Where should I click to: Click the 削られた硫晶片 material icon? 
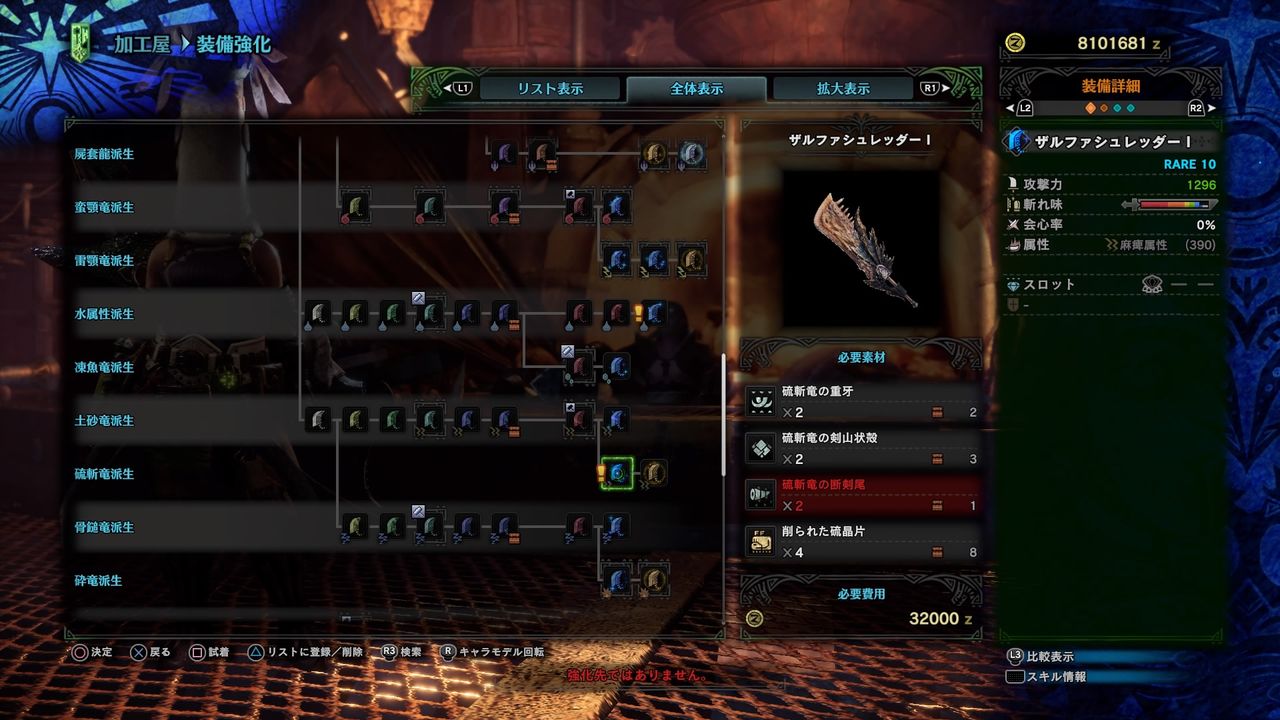(759, 540)
